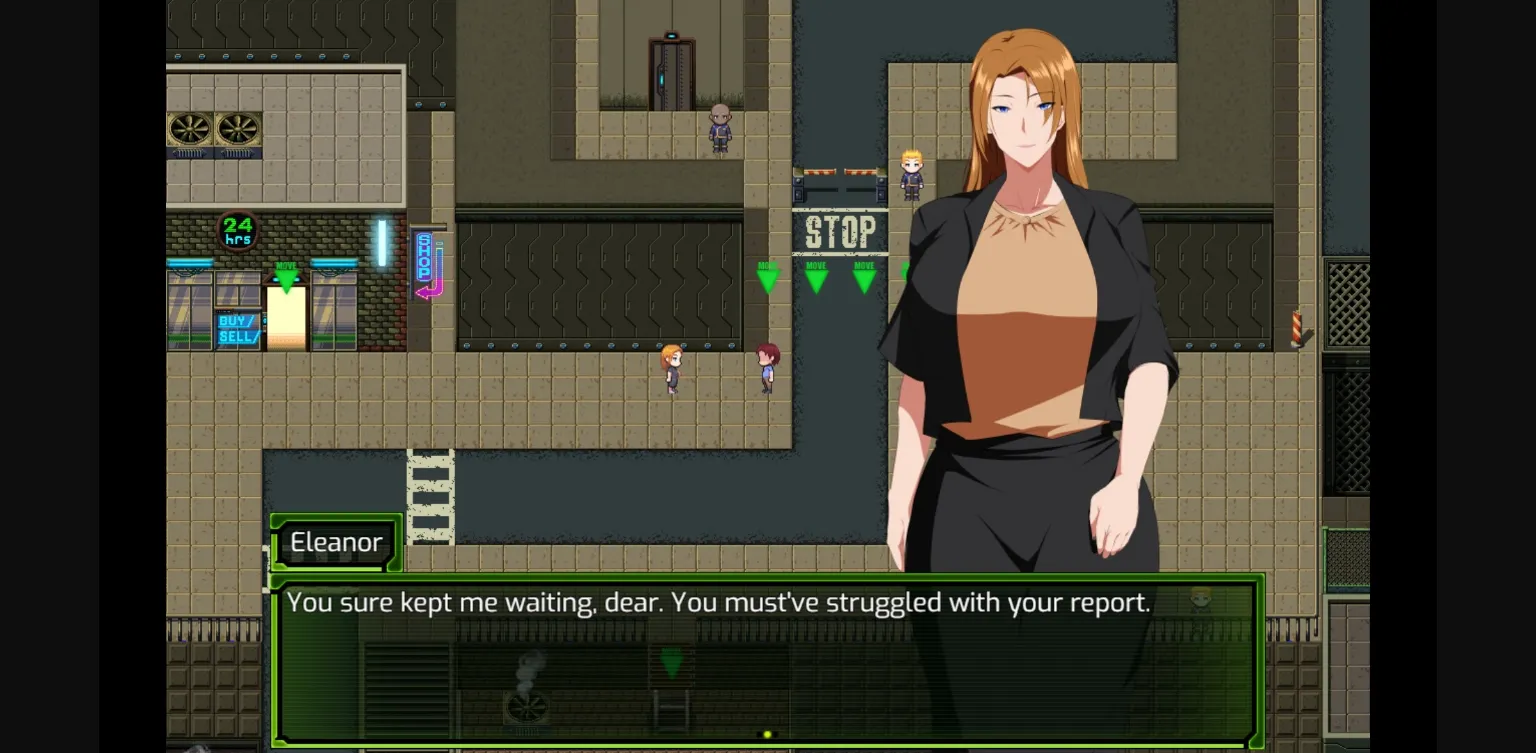1536x753 pixels.
Task: Select the leftmost green MOVE arrow at the crossing
Action: click(x=767, y=275)
